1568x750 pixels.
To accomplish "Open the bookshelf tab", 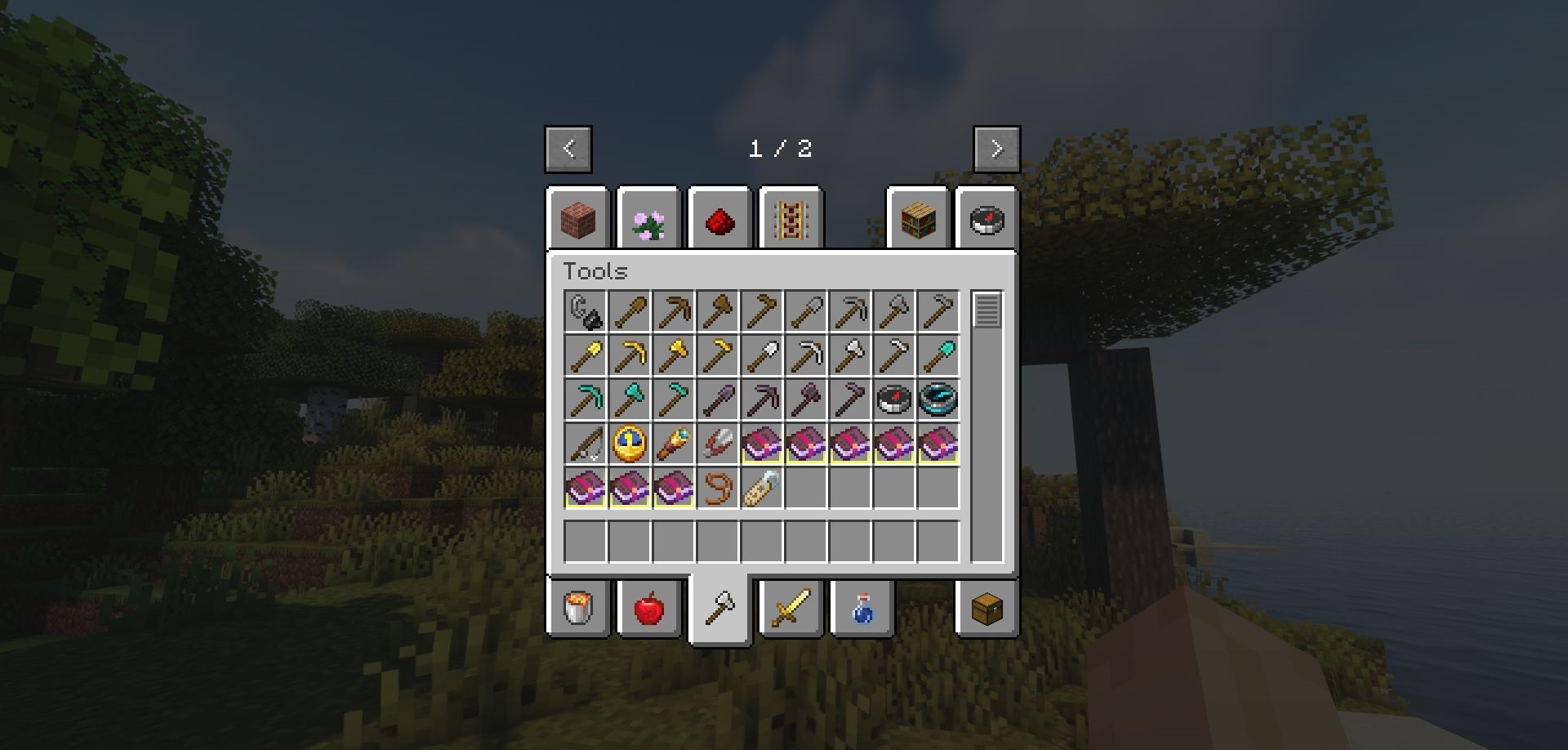I will (x=918, y=219).
